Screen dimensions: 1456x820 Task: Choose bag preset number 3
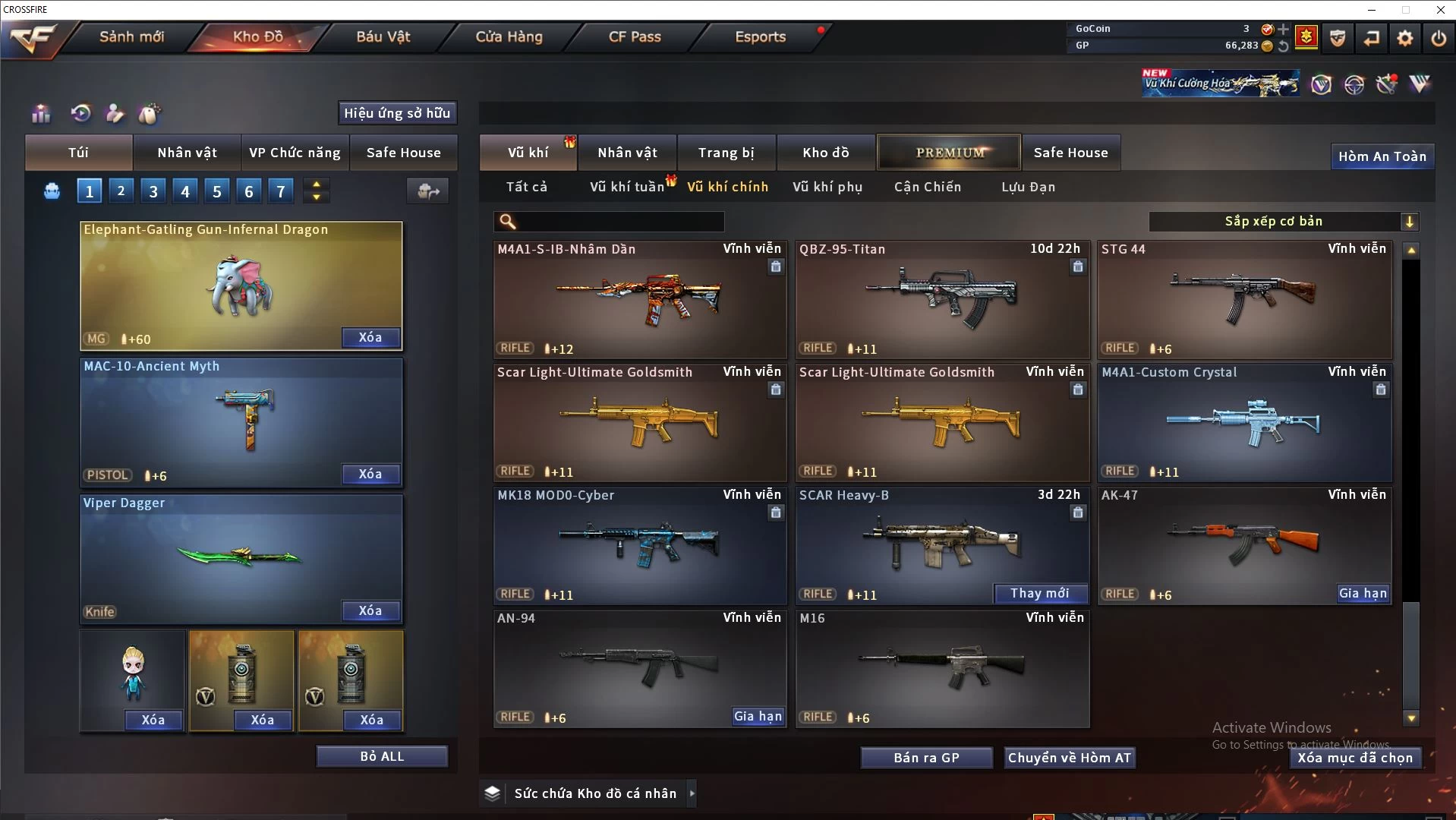pos(153,191)
